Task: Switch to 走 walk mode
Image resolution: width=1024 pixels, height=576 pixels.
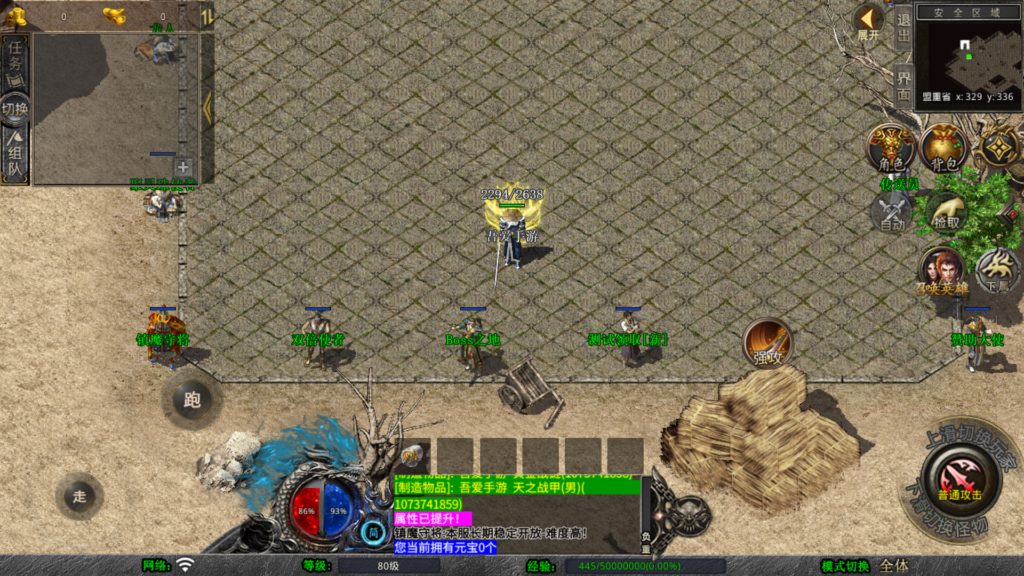Action: pyautogui.click(x=80, y=496)
